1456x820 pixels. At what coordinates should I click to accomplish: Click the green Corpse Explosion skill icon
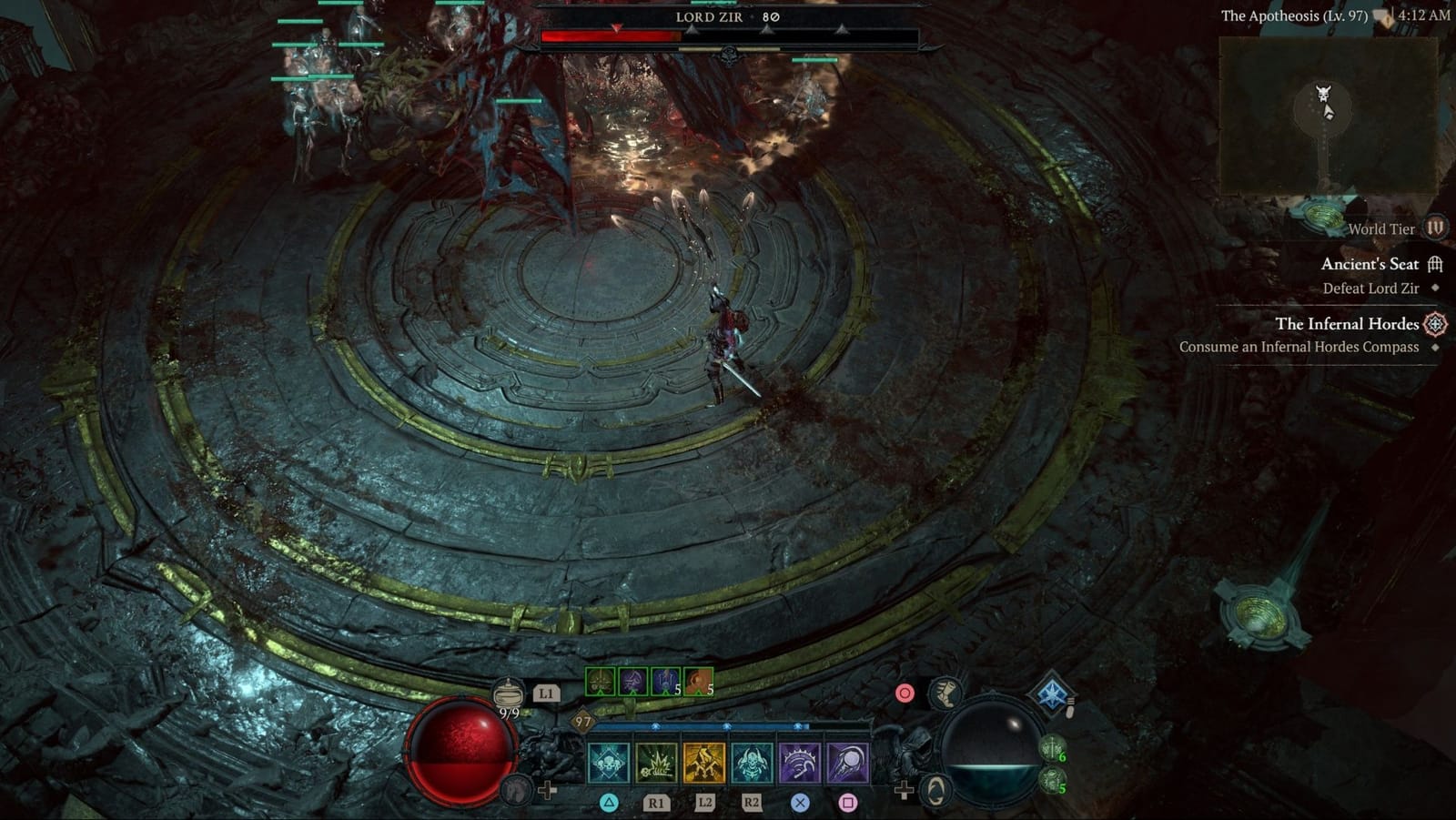[658, 764]
